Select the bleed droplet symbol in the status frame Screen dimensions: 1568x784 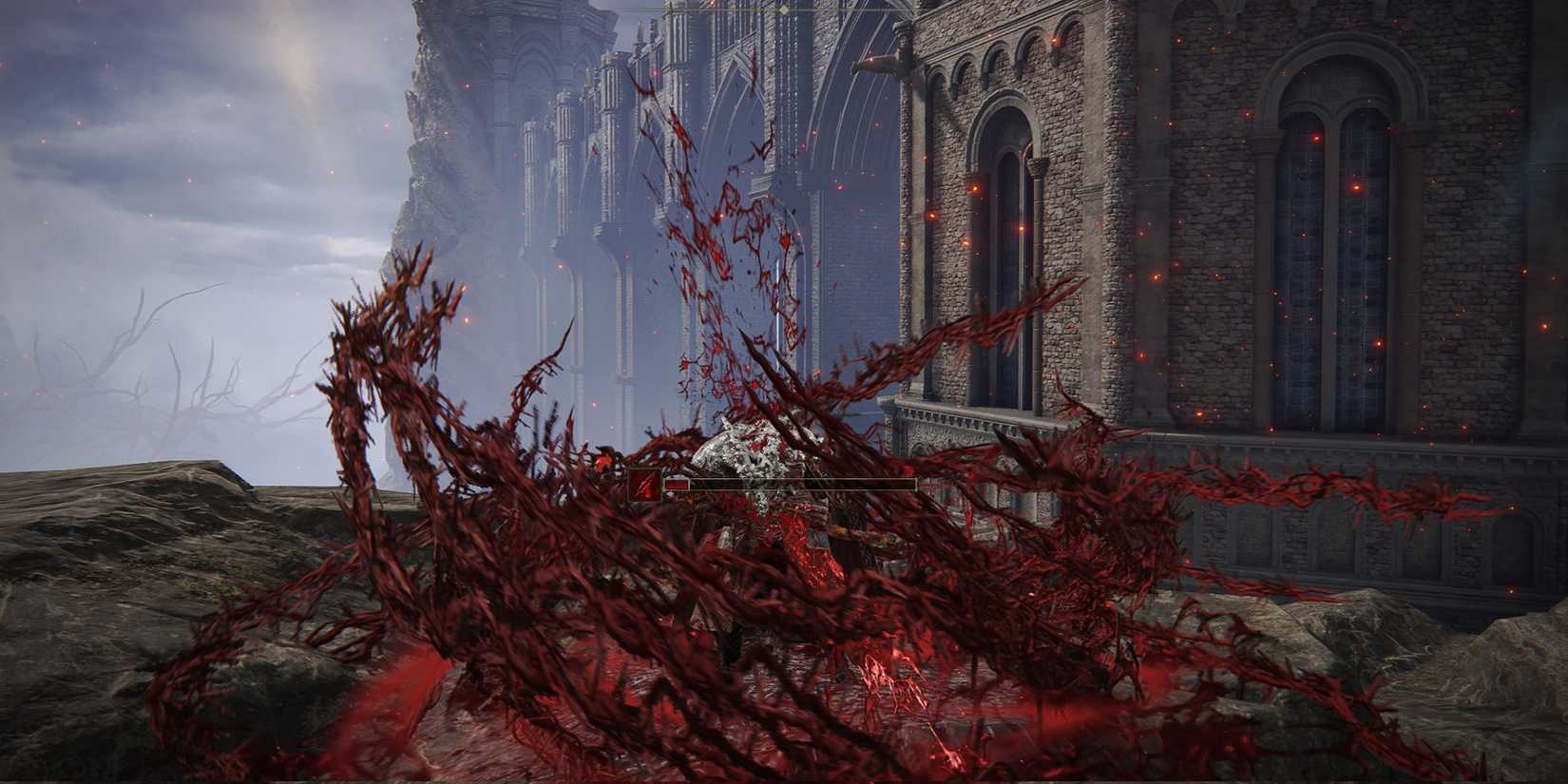644,485
